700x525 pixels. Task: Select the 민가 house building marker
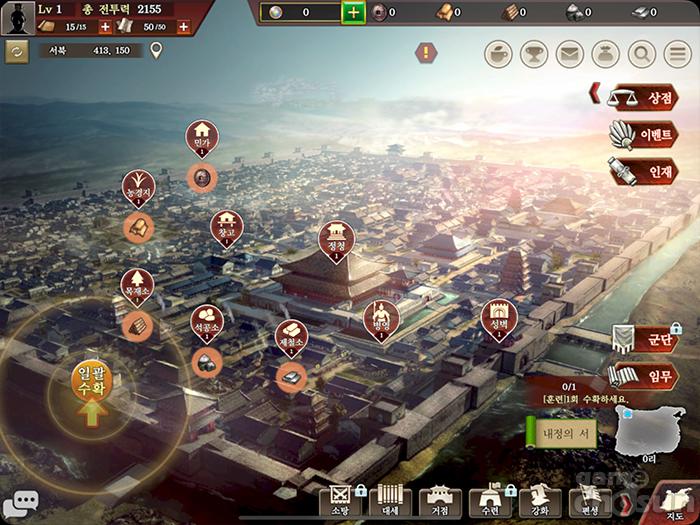click(201, 139)
